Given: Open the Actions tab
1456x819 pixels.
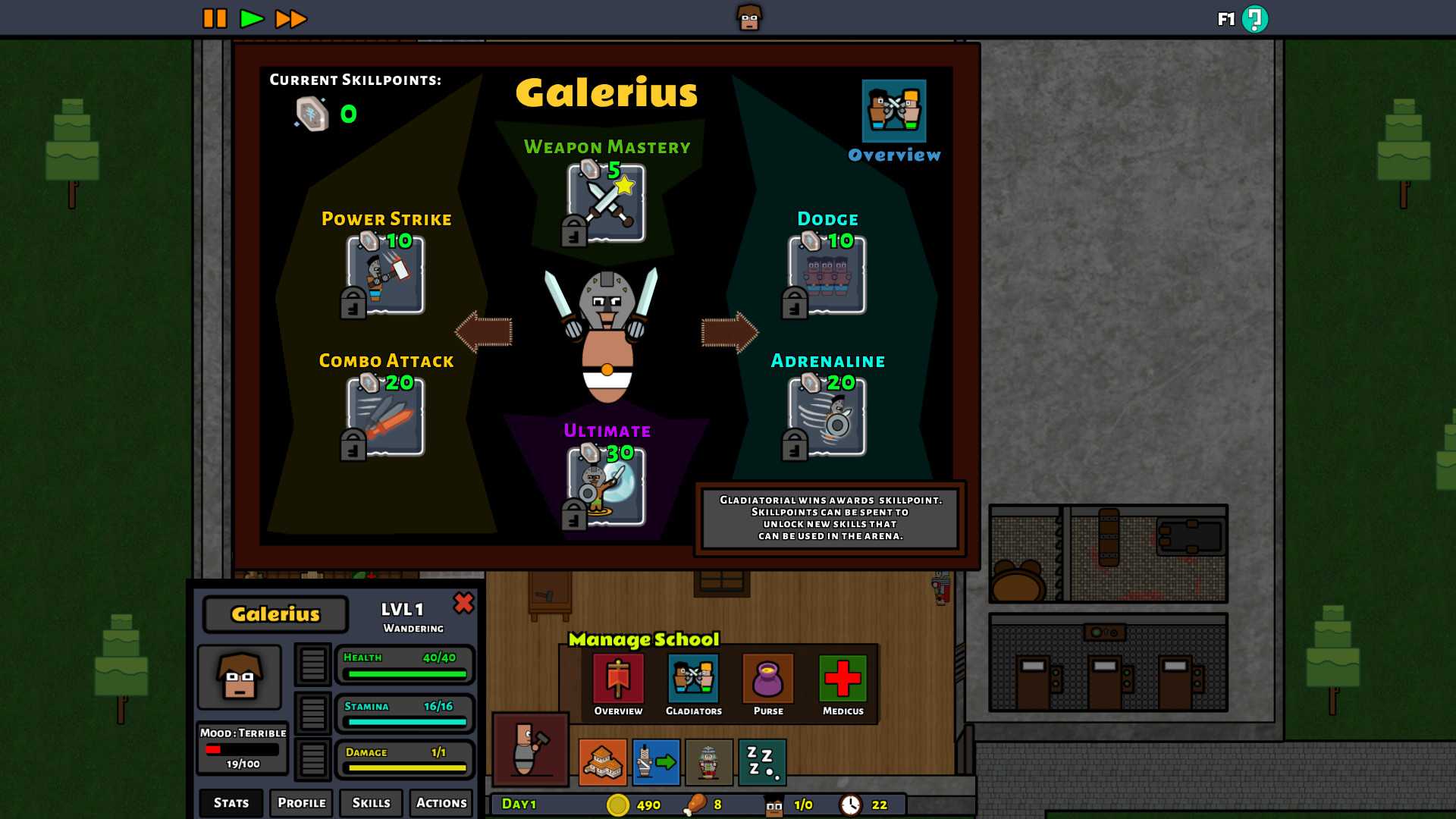Looking at the screenshot, I should tap(441, 802).
